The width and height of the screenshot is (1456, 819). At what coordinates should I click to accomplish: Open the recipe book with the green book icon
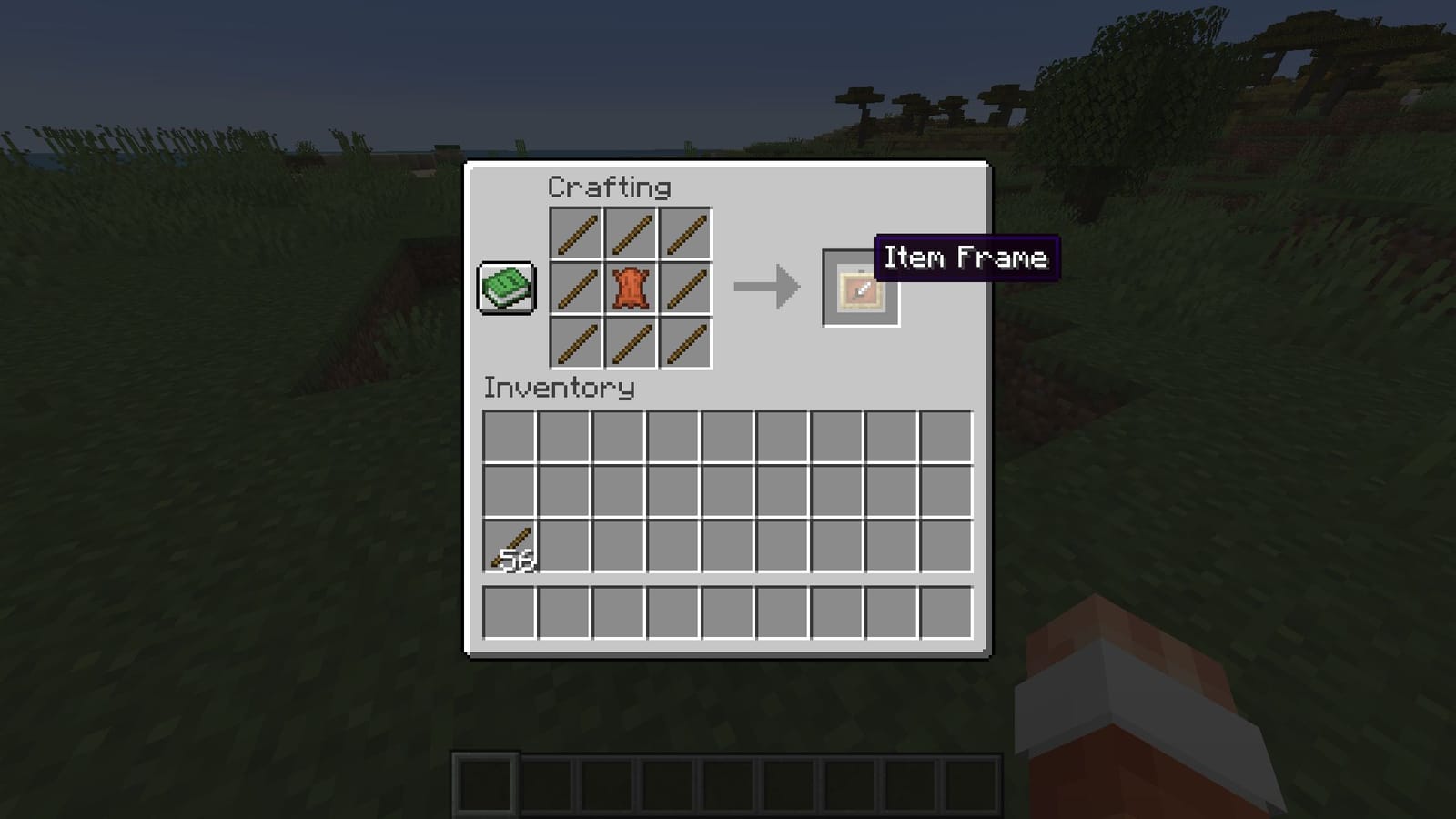tap(505, 289)
